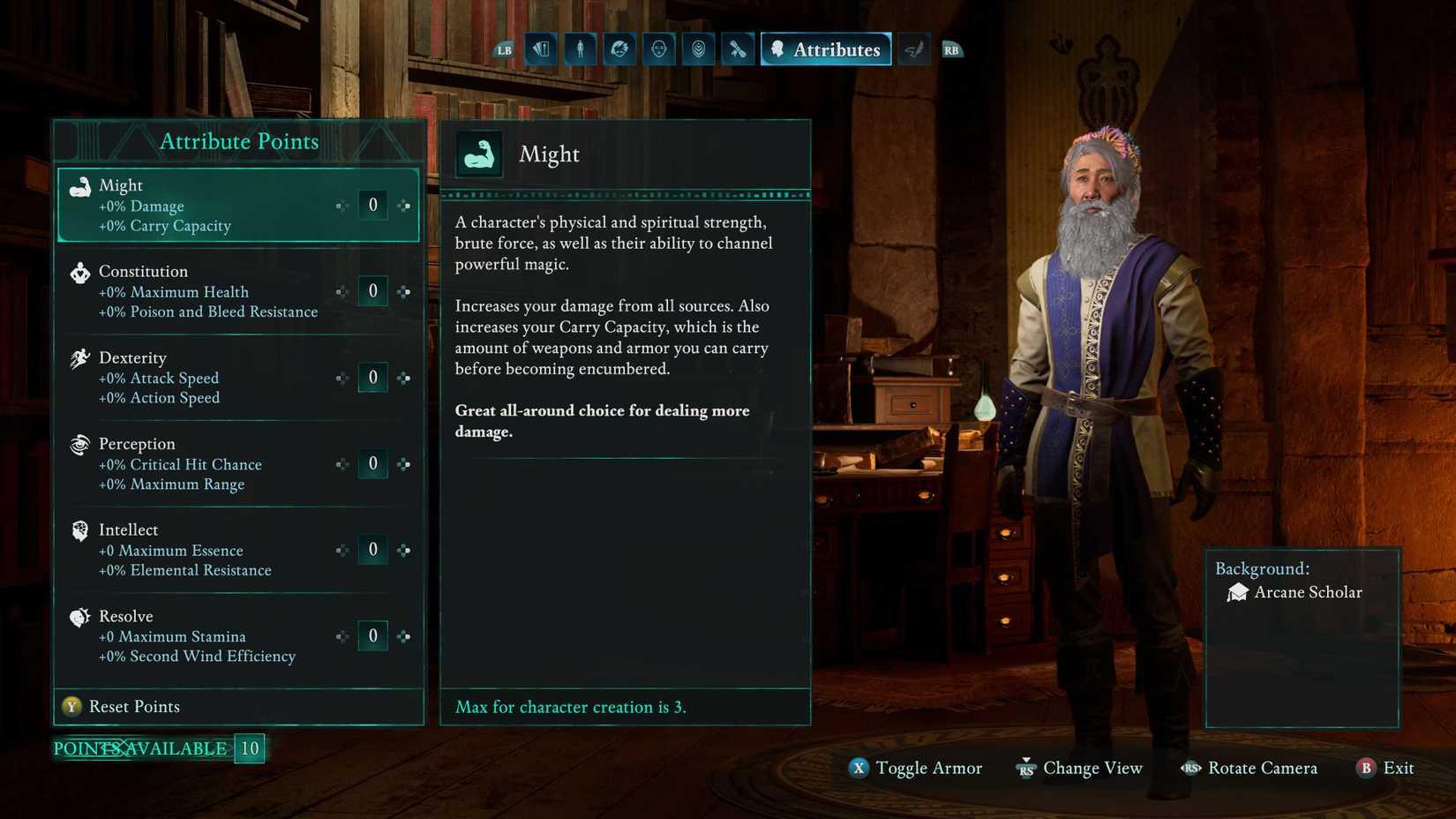Click the Exit button
The width and height of the screenshot is (1456, 819).
click(1385, 768)
